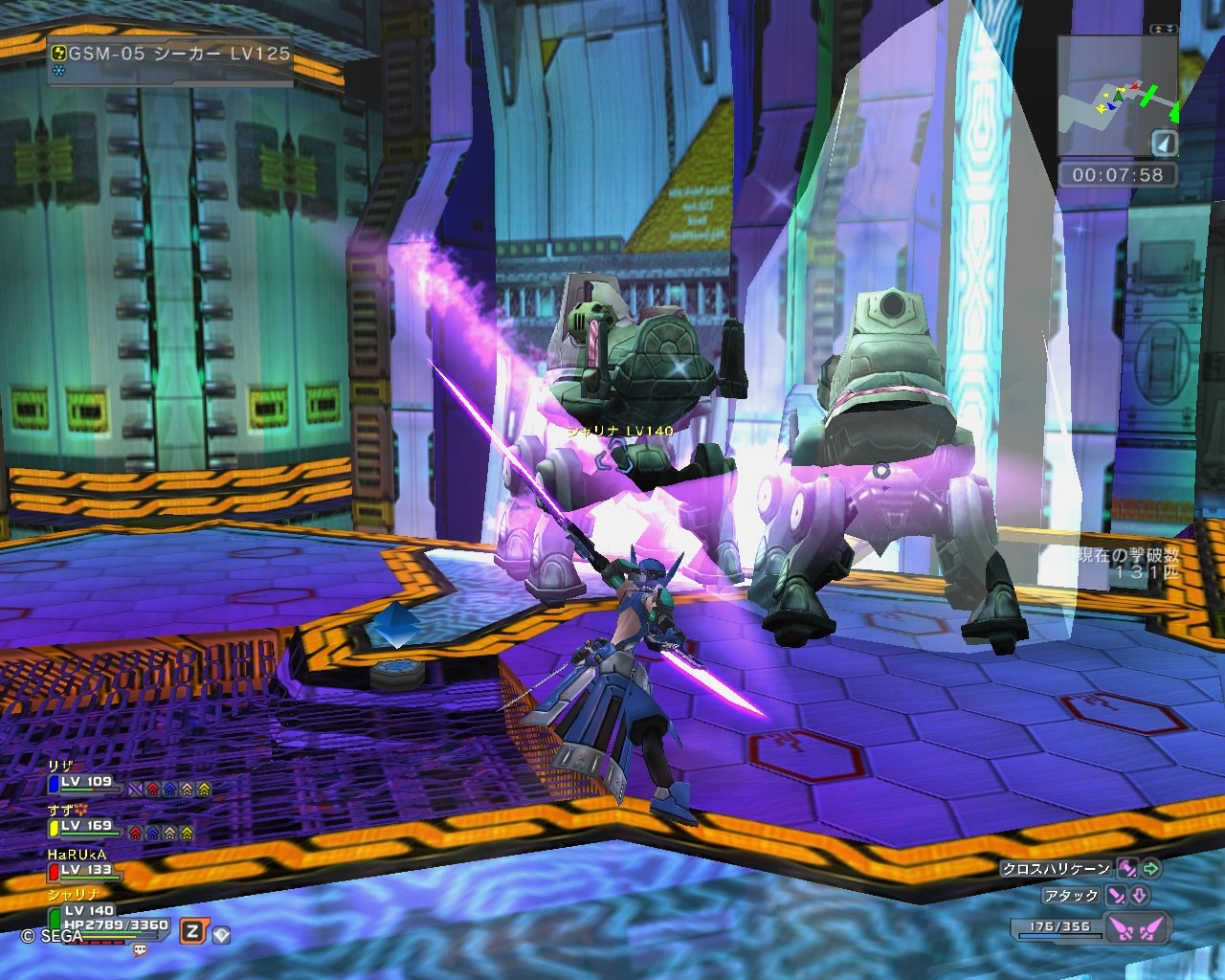Choose the アタック normal attack action

click(1072, 896)
